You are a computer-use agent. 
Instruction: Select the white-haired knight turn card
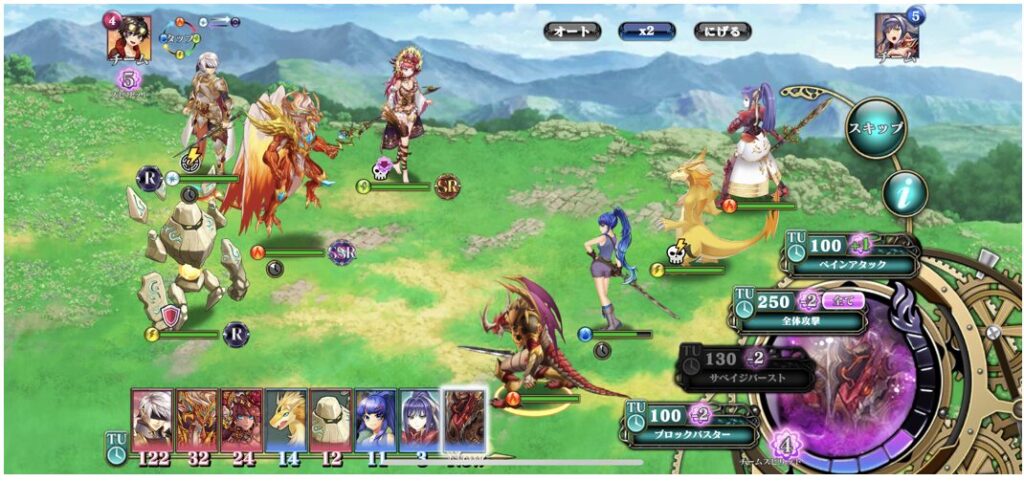pyautogui.click(x=152, y=420)
